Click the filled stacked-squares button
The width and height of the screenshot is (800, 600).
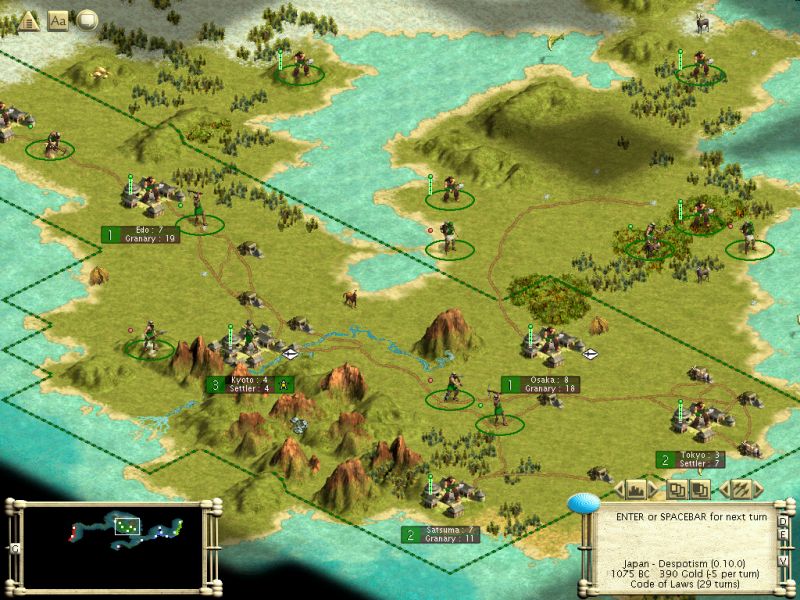(701, 489)
